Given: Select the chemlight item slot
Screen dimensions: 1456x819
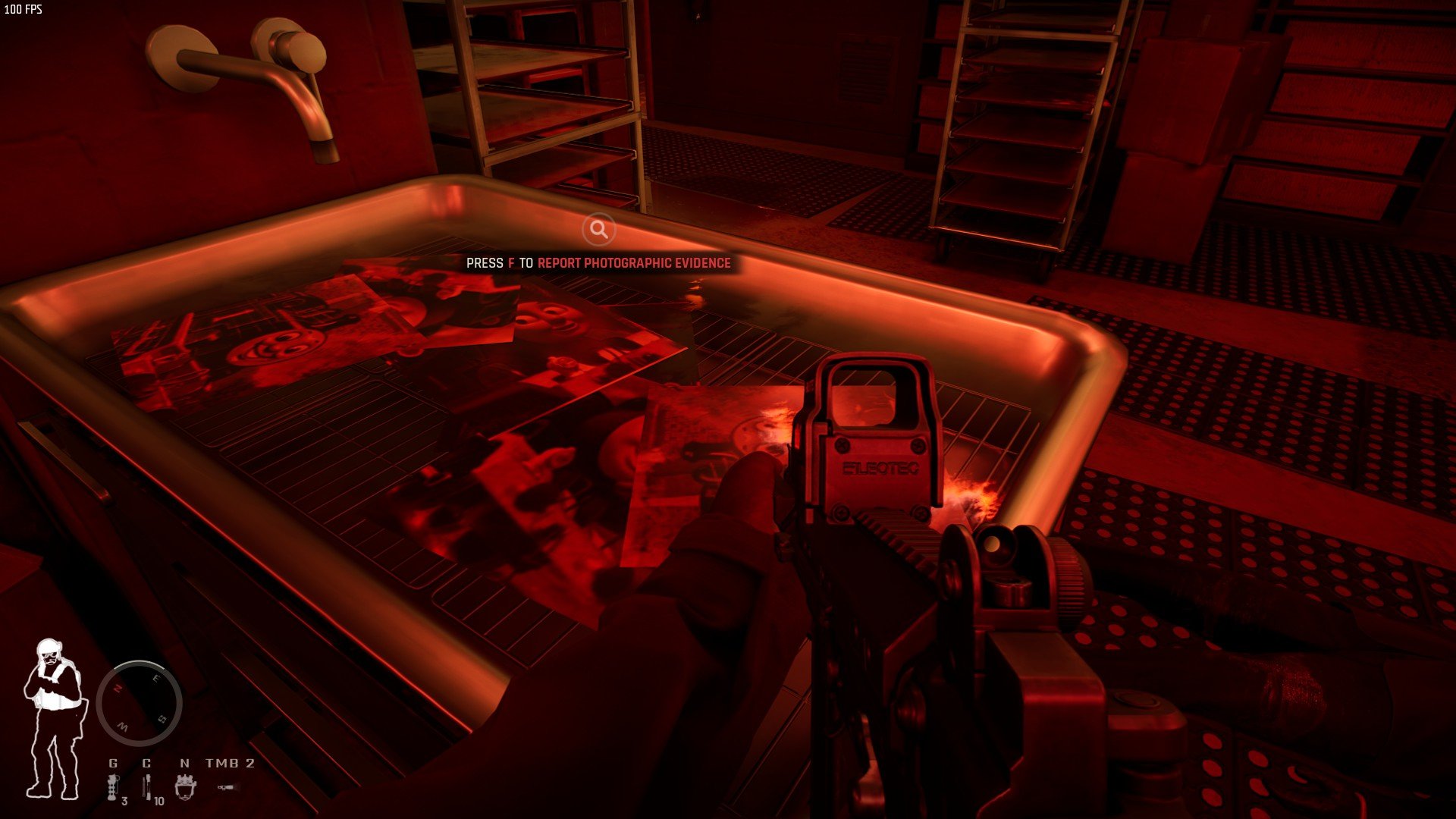Looking at the screenshot, I should click(x=148, y=786).
